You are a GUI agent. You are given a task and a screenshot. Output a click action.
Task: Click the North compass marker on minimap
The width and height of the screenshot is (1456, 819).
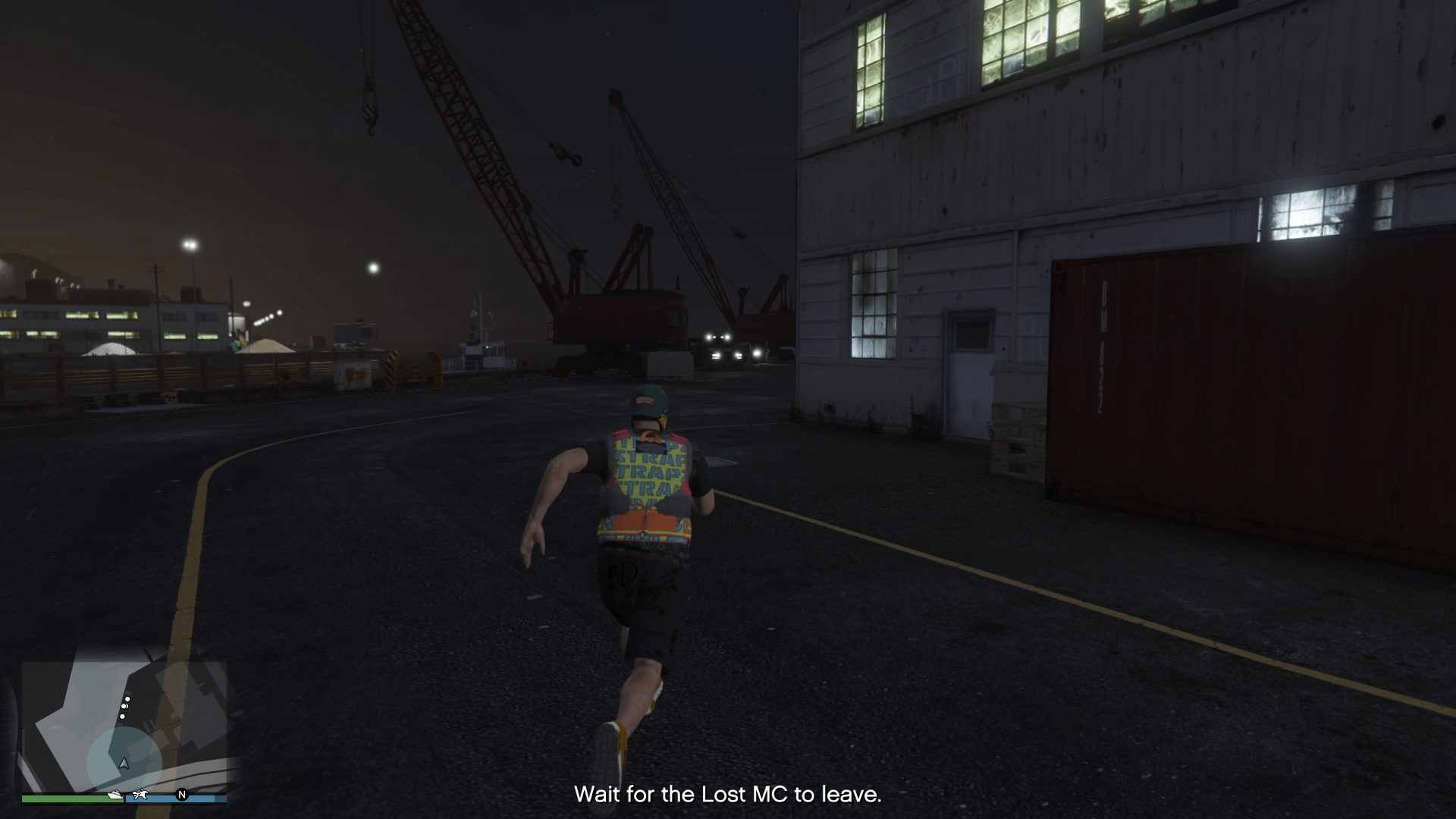coord(182,795)
